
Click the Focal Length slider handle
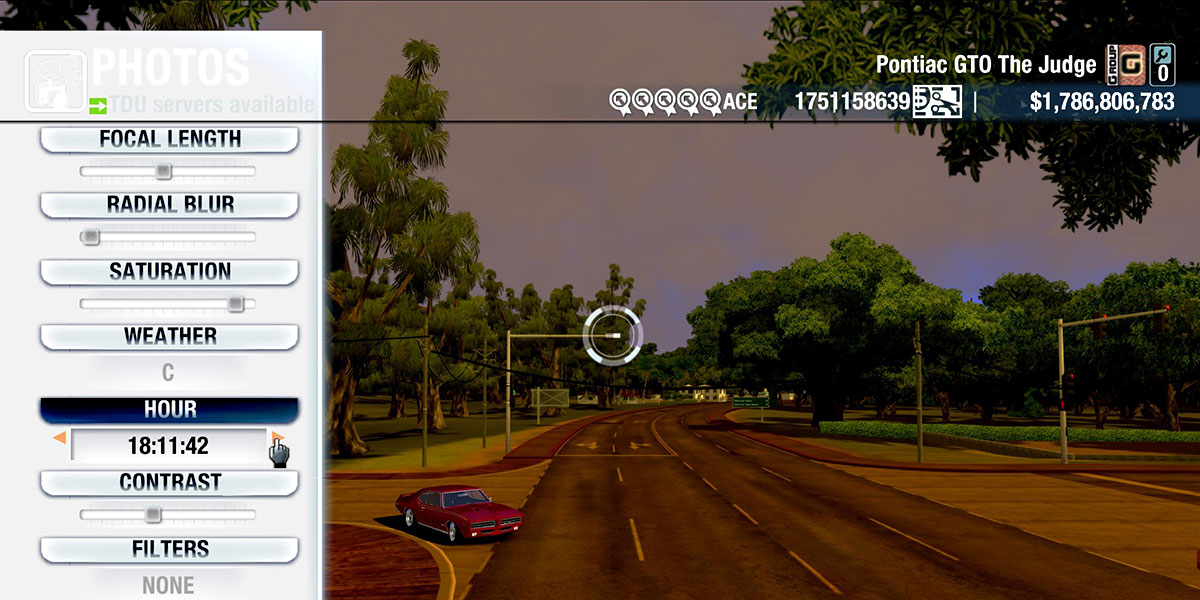(163, 172)
